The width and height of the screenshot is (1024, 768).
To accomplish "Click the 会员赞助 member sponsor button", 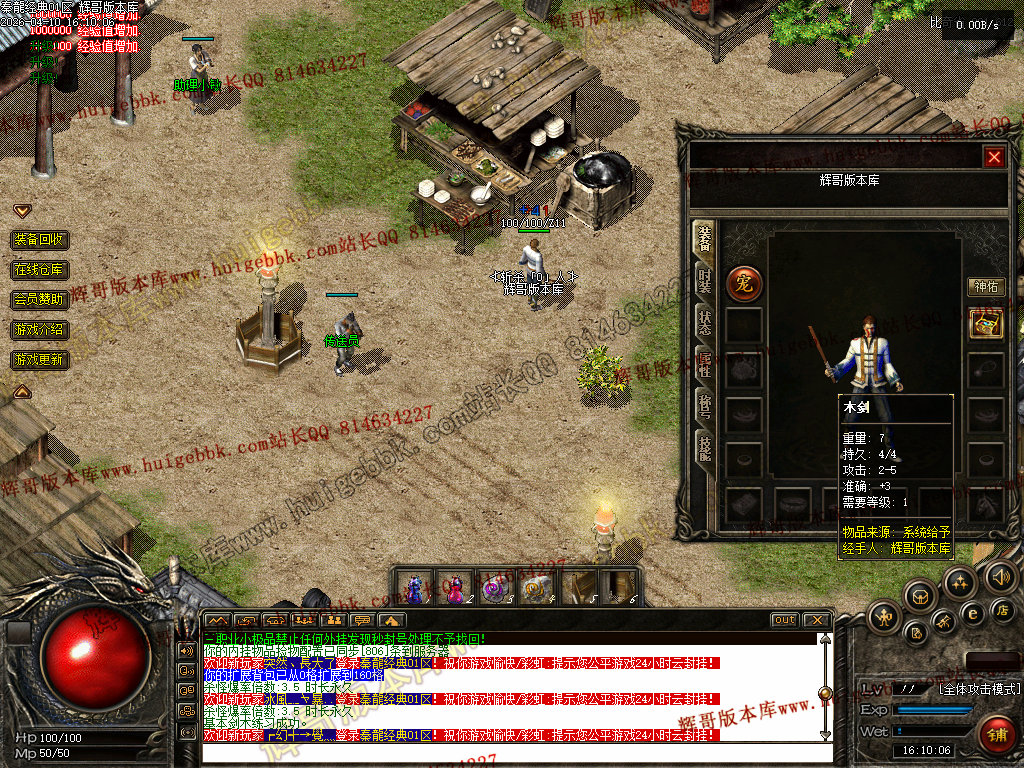I will pyautogui.click(x=40, y=299).
